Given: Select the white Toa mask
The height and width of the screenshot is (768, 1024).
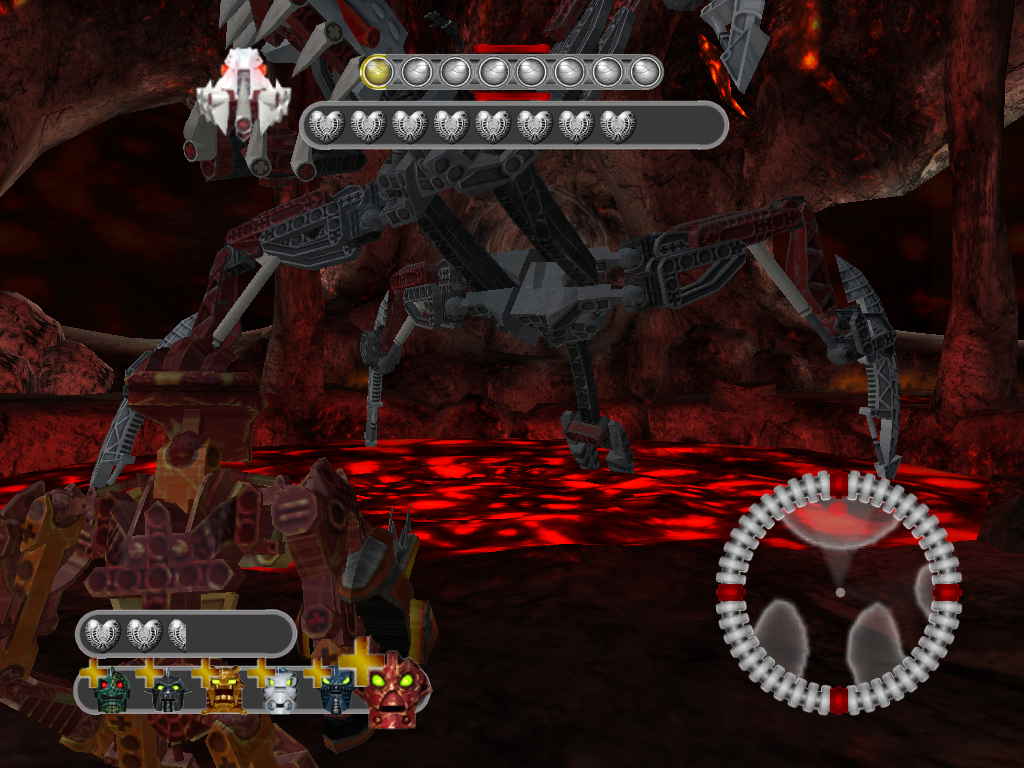Looking at the screenshot, I should (x=281, y=690).
